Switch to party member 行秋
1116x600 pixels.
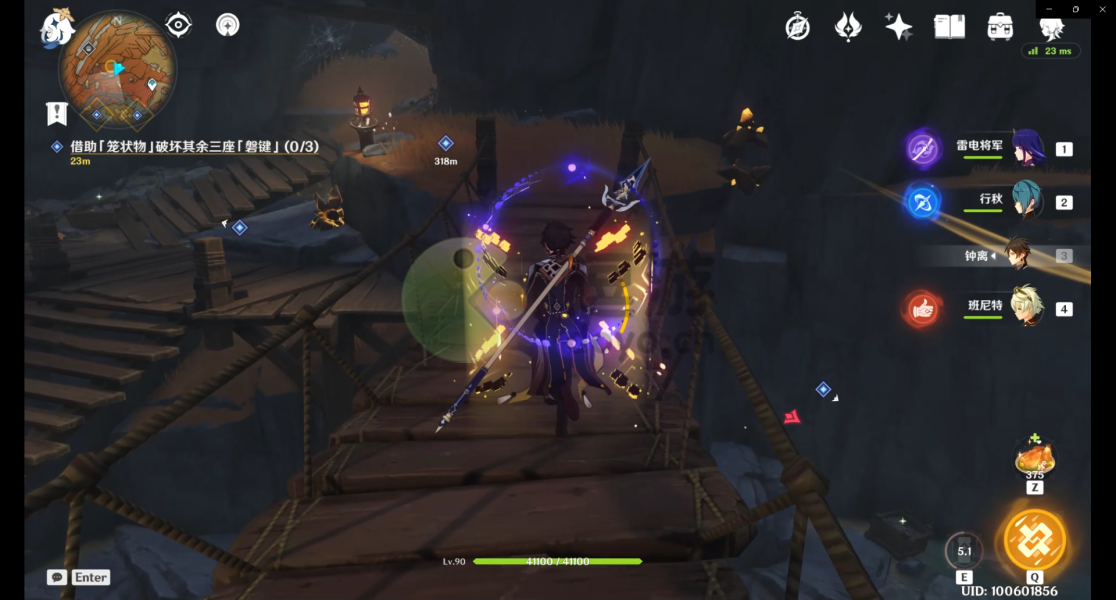1026,201
